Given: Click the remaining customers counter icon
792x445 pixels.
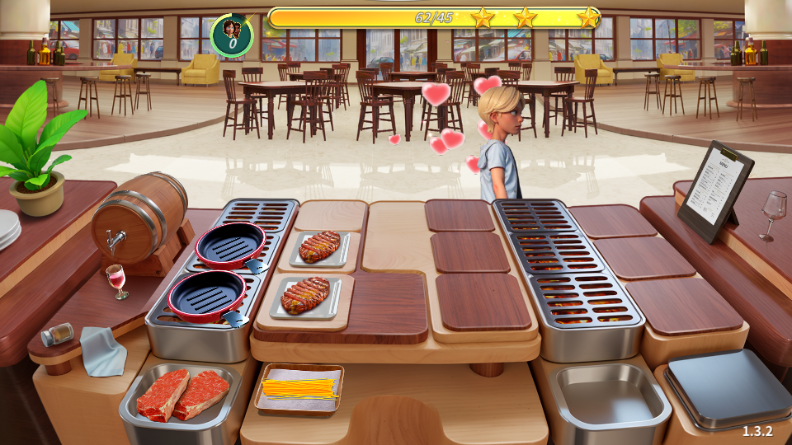Looking at the screenshot, I should click(232, 35).
